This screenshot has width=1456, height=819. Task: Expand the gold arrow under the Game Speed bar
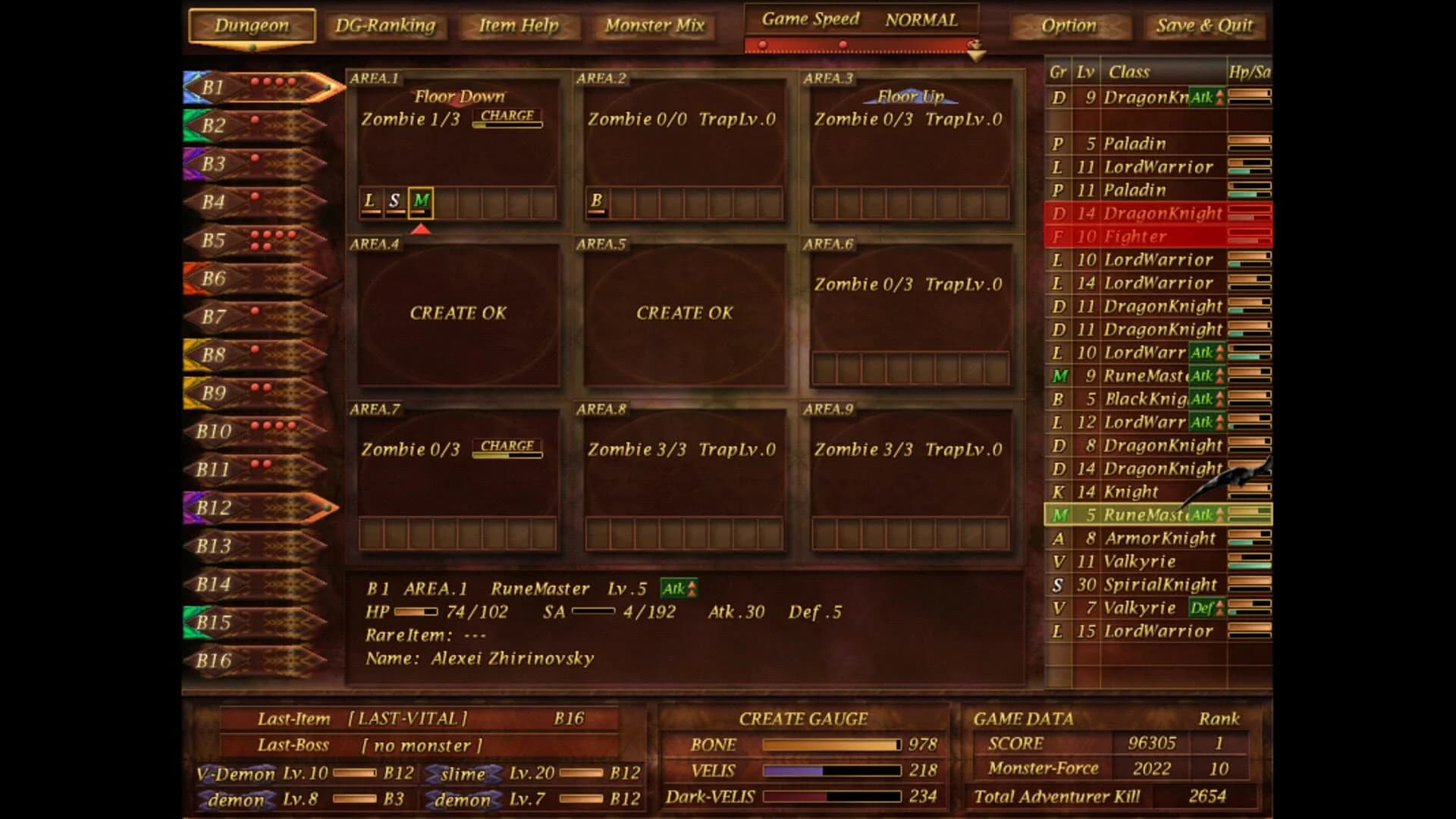point(977,53)
